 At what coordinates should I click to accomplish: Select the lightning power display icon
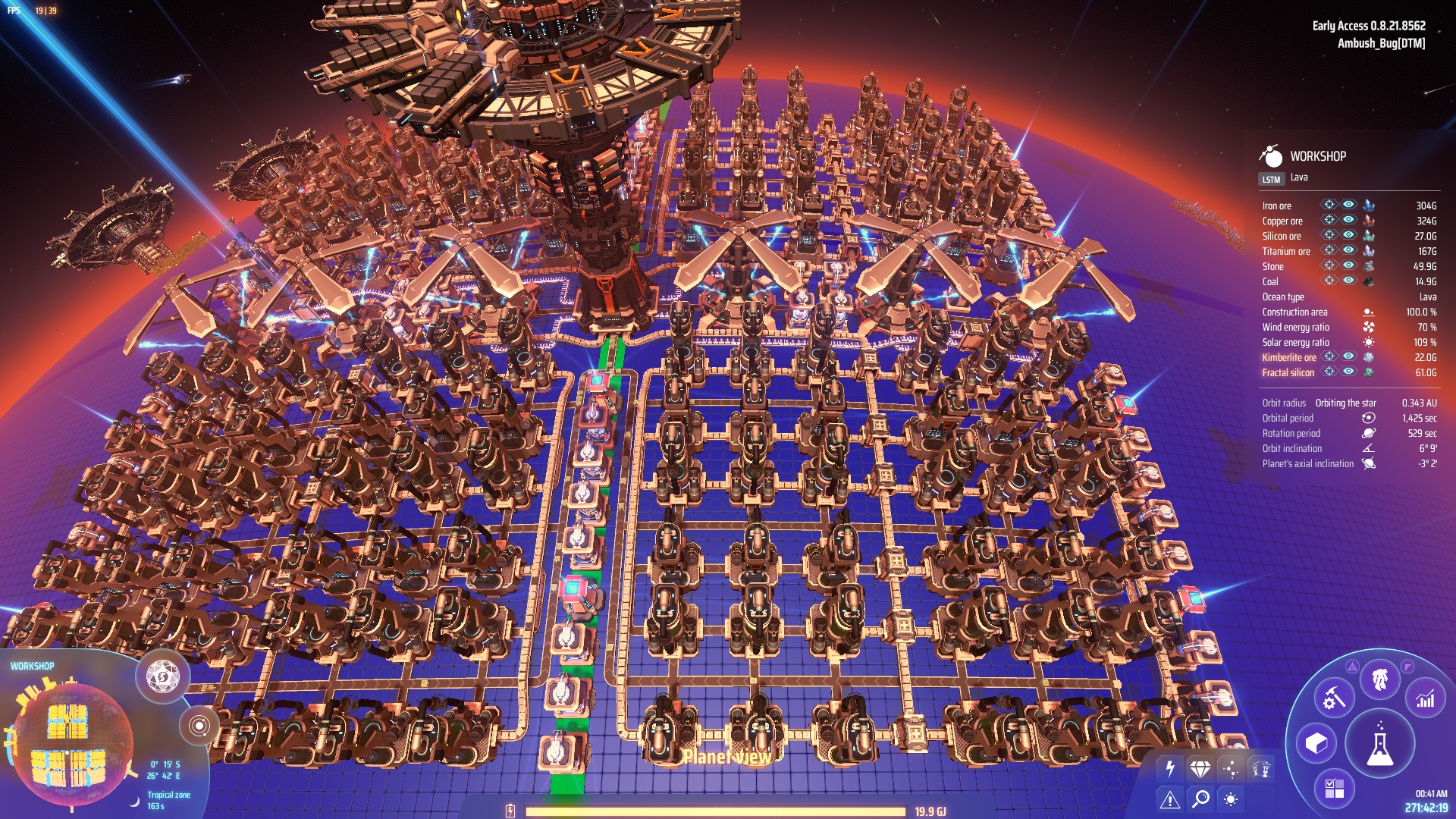(1169, 767)
